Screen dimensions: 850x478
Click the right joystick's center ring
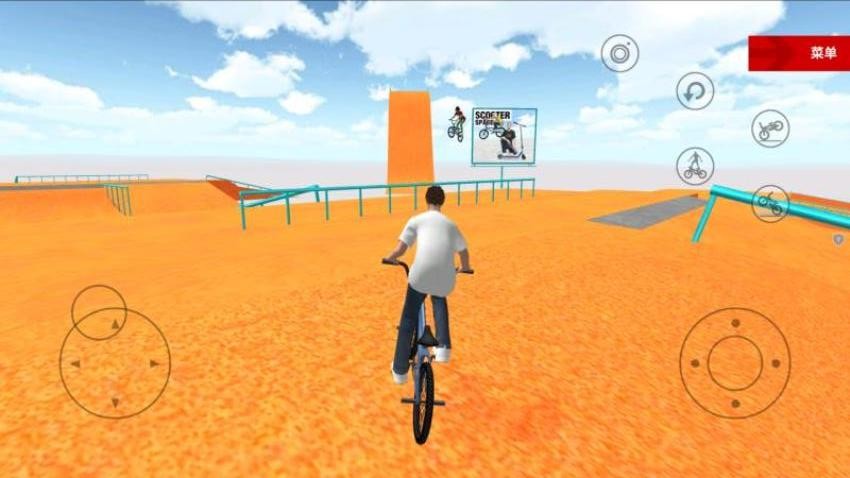[735, 363]
